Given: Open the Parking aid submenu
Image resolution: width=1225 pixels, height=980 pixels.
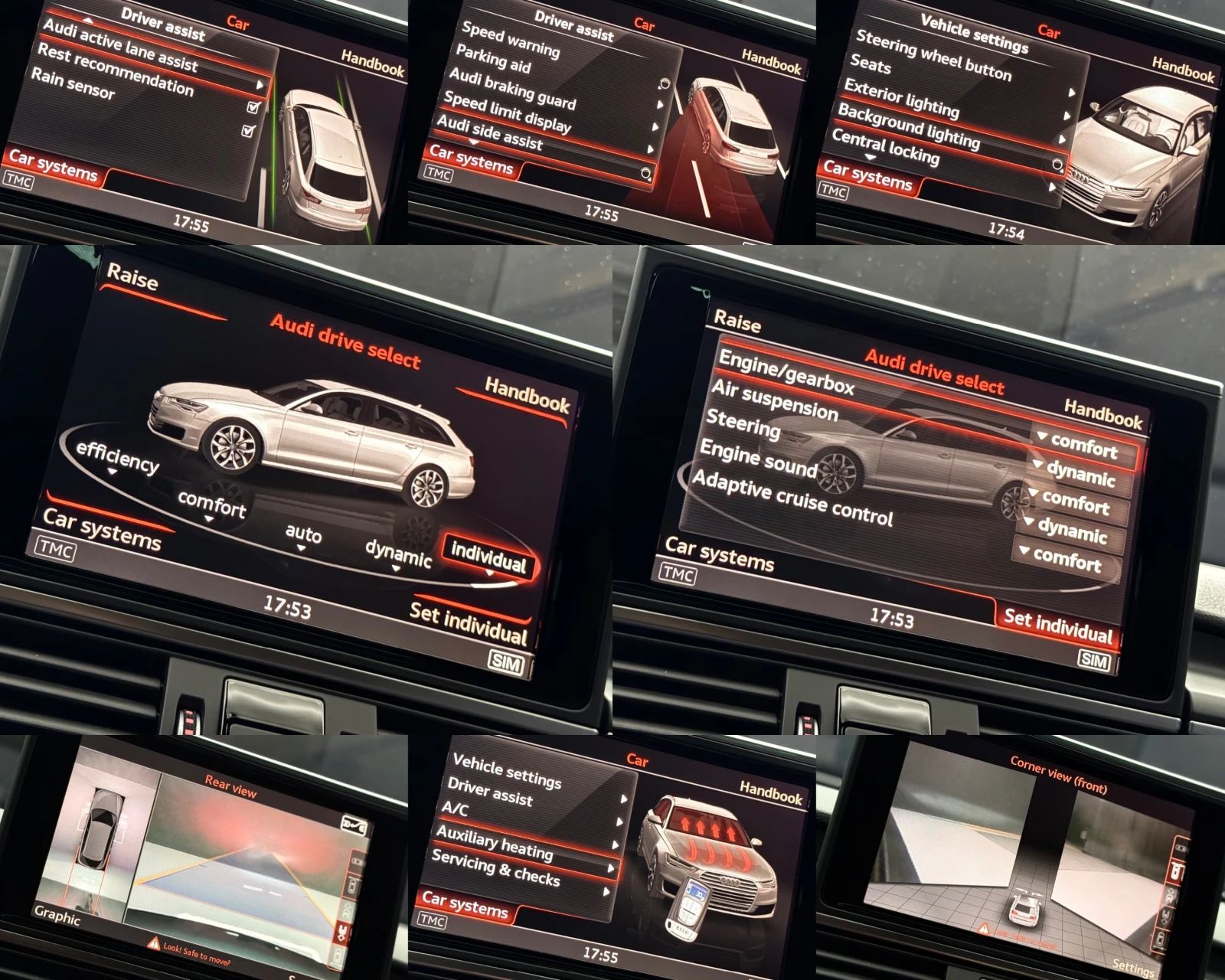Looking at the screenshot, I should coord(493,58).
